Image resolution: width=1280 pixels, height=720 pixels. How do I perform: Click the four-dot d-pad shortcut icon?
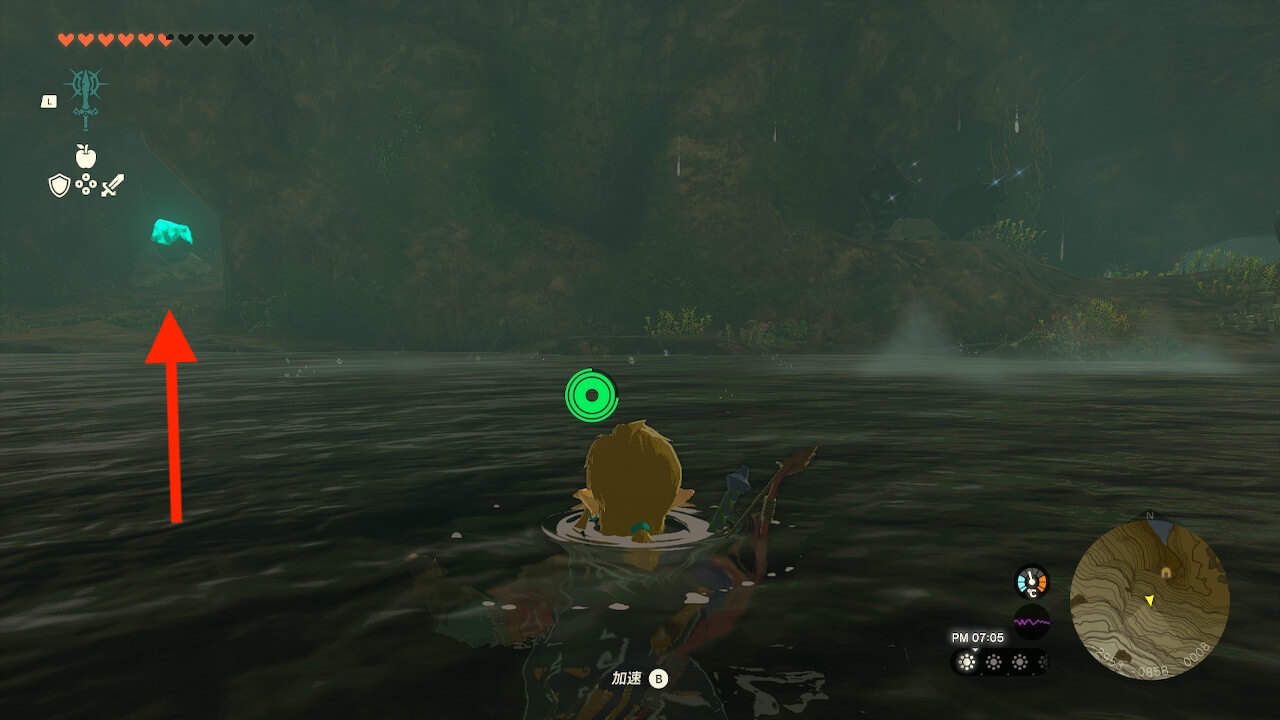[x=86, y=185]
